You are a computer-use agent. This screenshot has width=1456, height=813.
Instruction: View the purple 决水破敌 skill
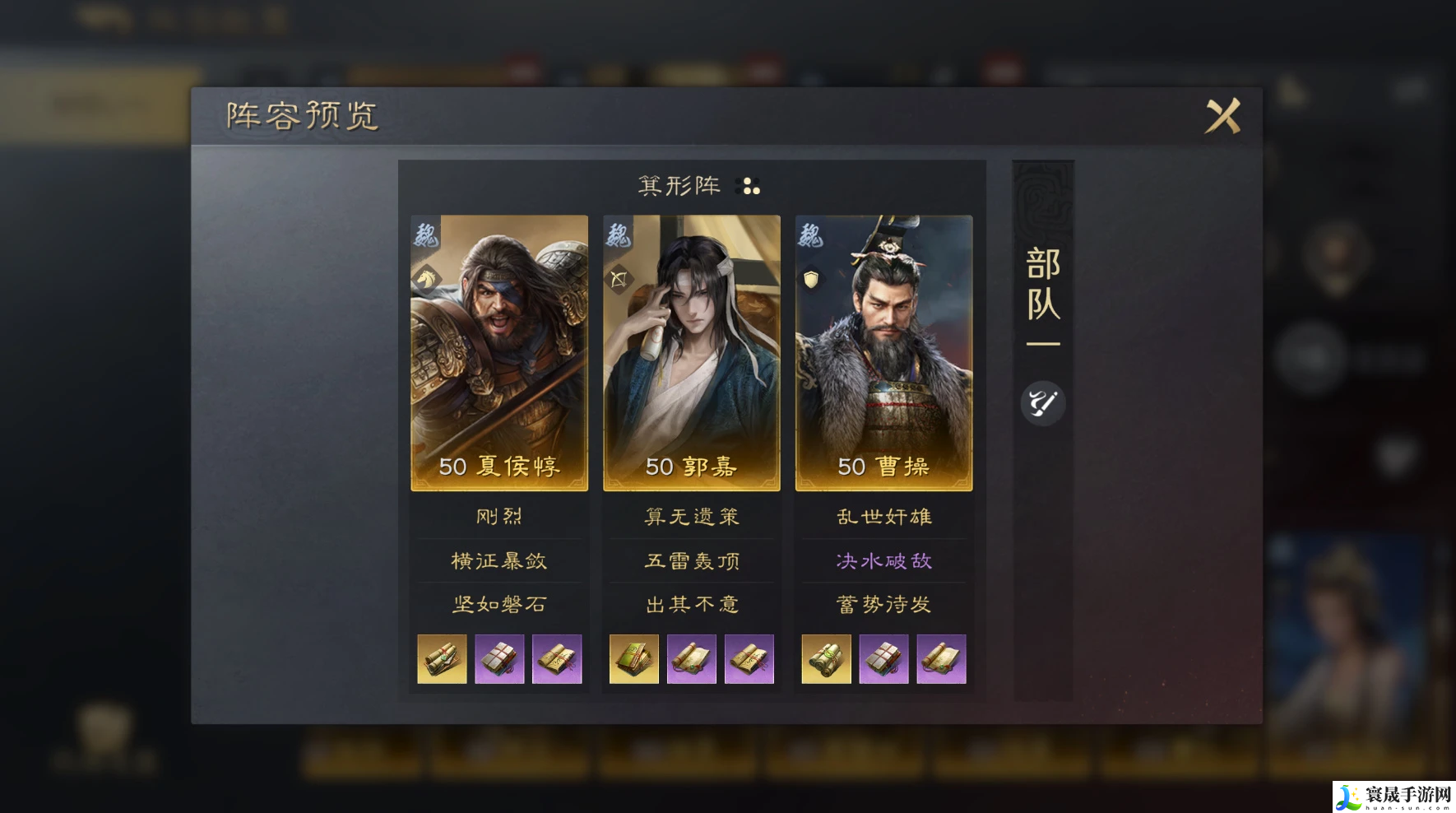(883, 561)
